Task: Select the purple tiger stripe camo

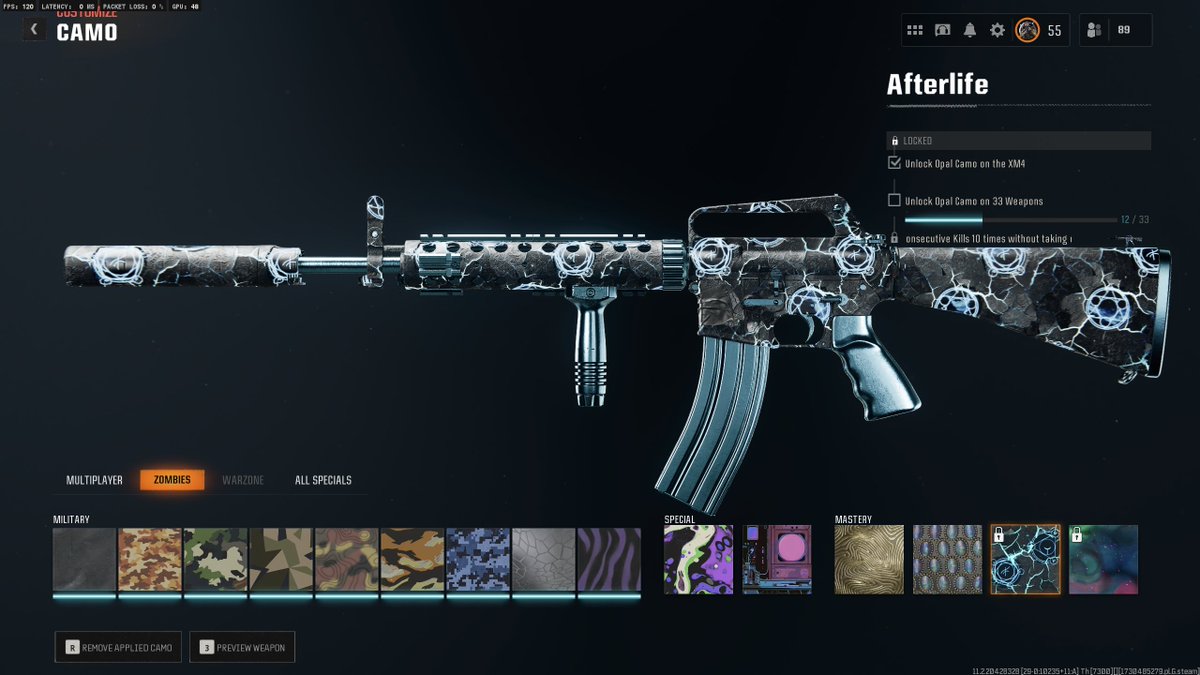Action: [x=609, y=559]
